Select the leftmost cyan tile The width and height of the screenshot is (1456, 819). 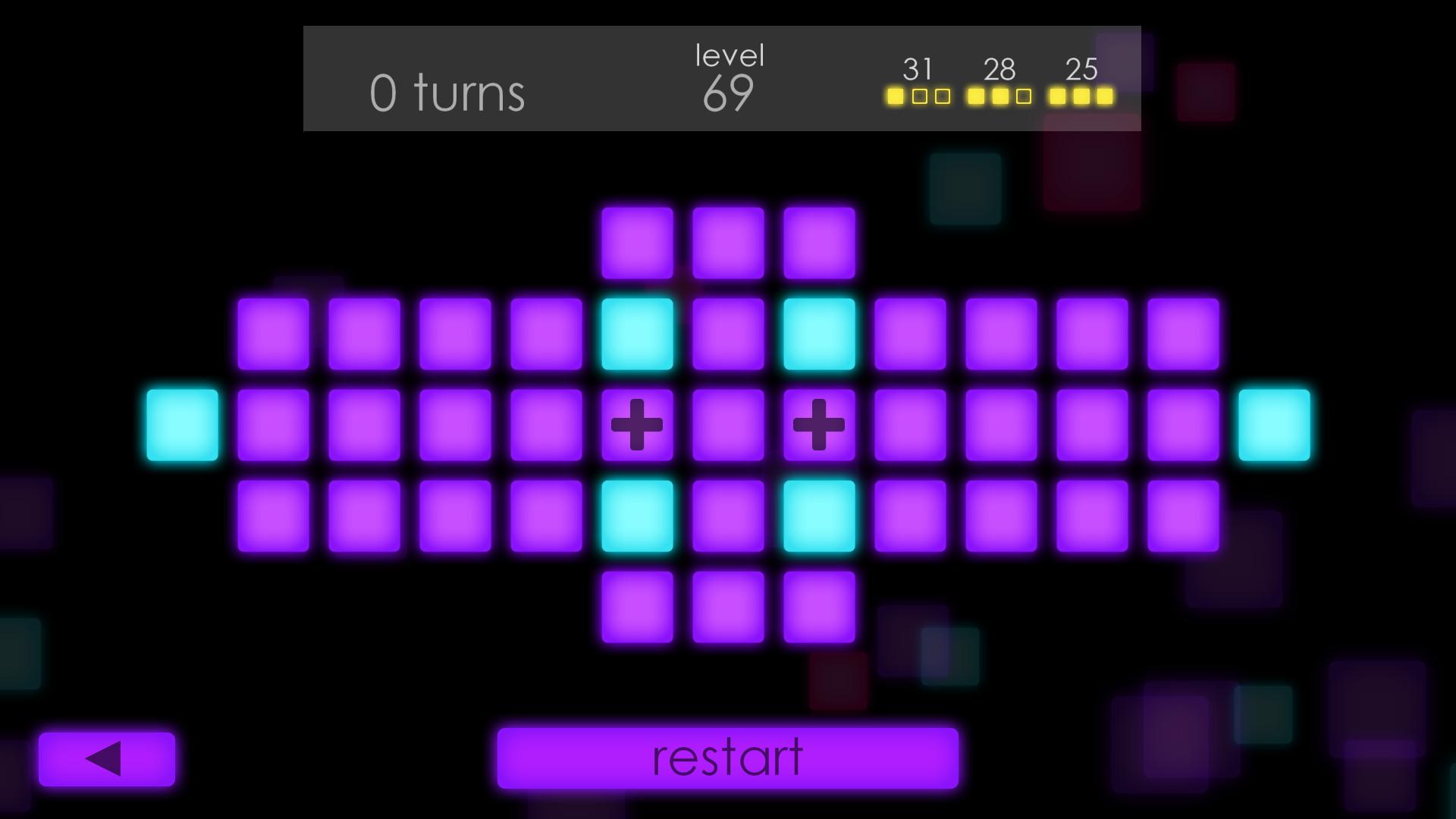click(x=181, y=425)
